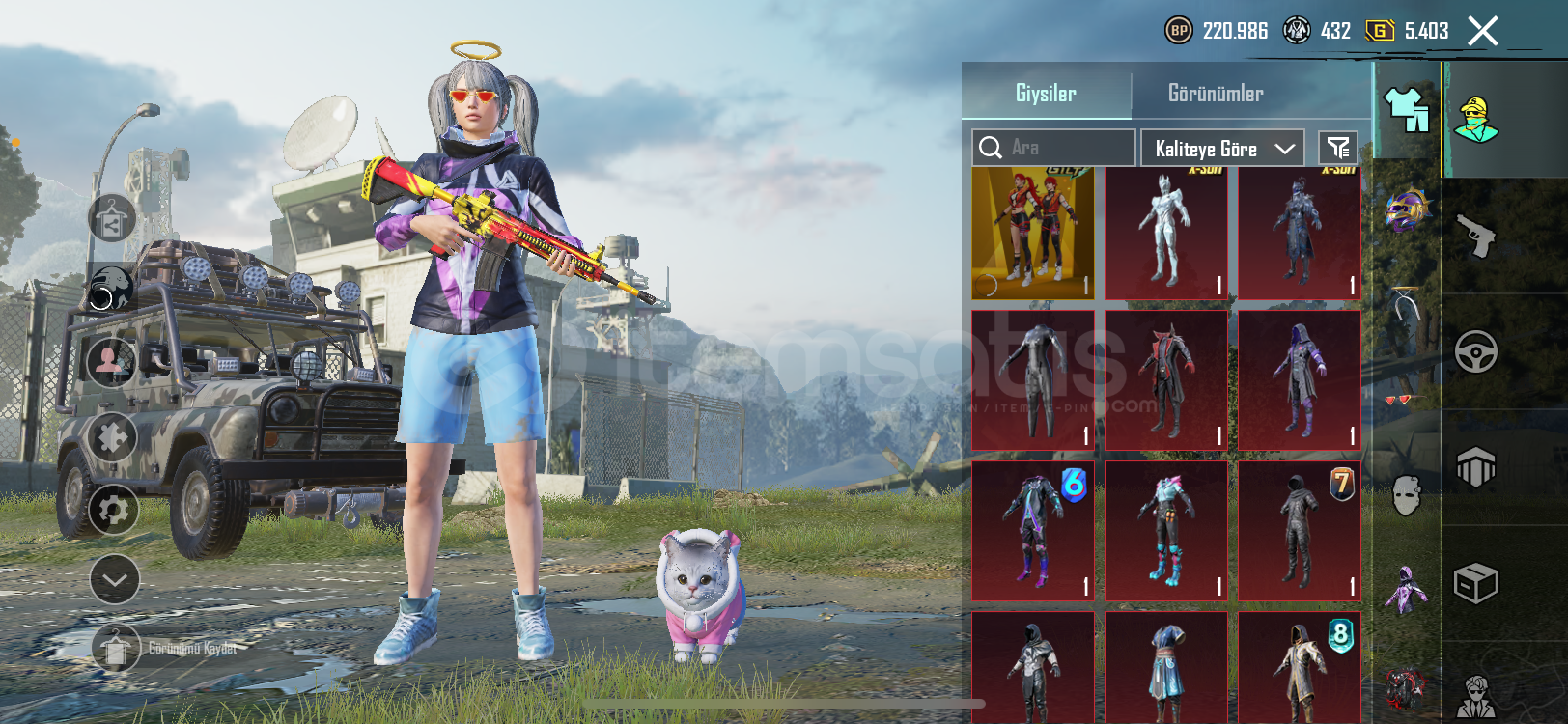This screenshot has height=724, width=1568.
Task: Select the hooded outfit with number 8 badge
Action: [1299, 668]
